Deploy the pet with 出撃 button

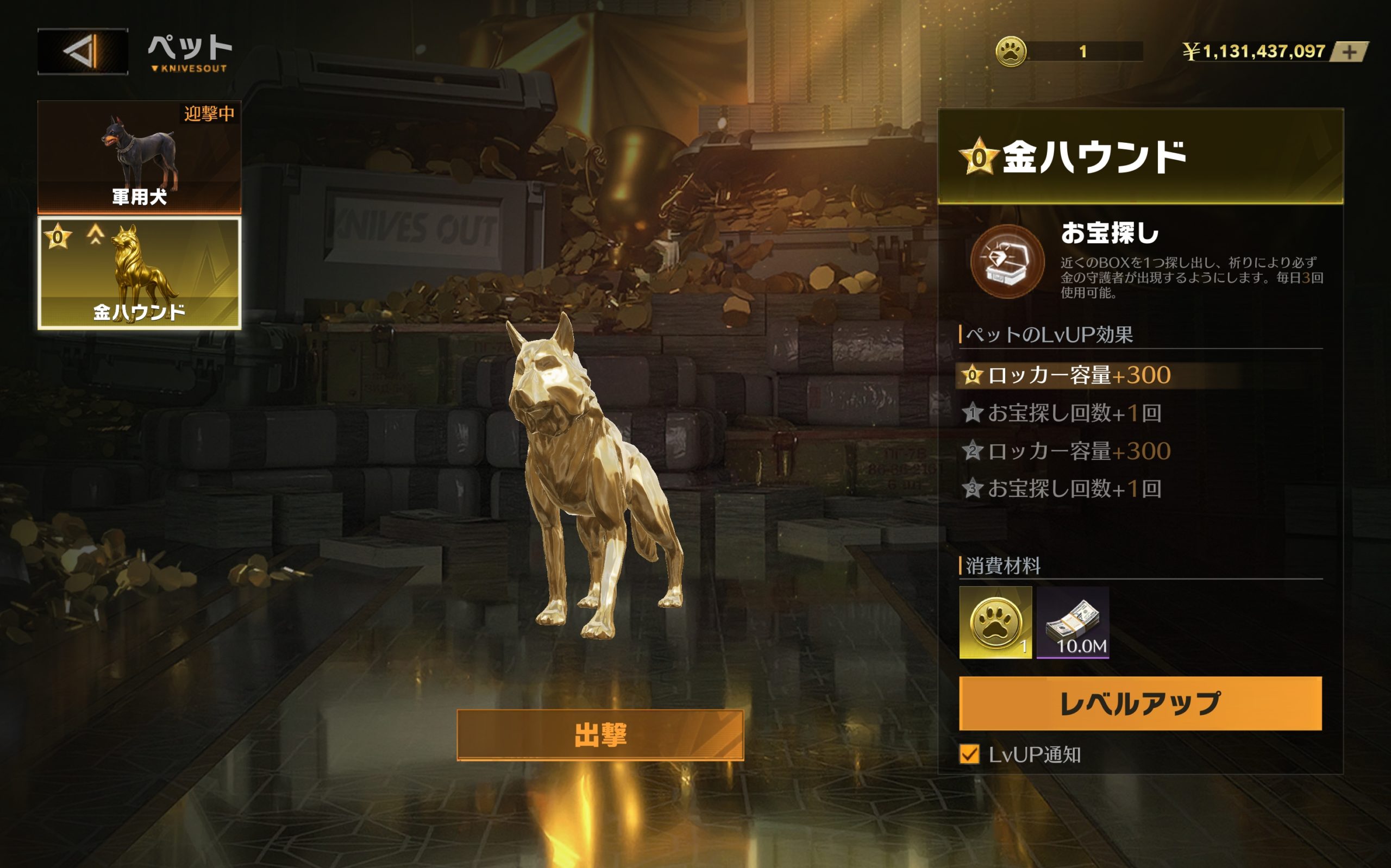click(600, 735)
